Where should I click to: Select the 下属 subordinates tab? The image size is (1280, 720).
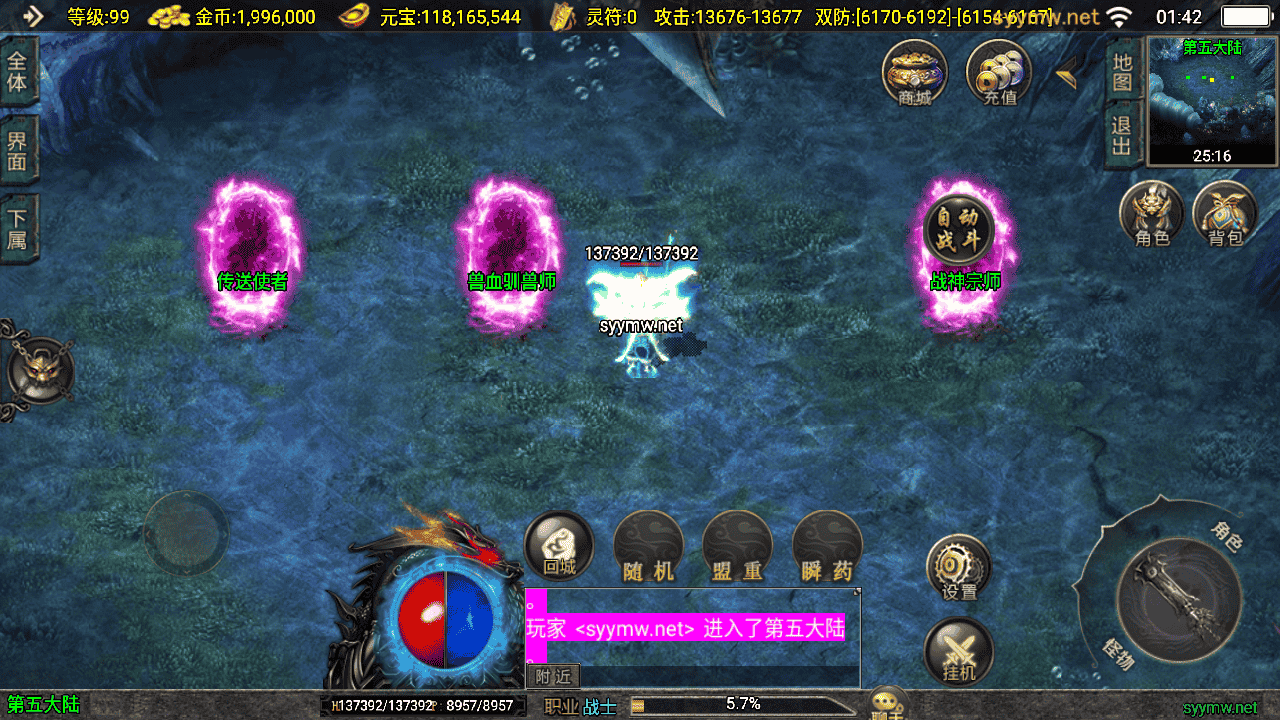18,228
